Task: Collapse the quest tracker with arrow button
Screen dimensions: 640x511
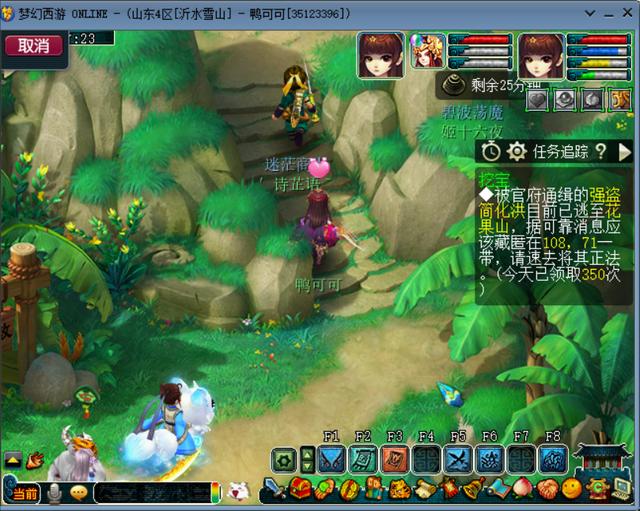Action: click(625, 151)
